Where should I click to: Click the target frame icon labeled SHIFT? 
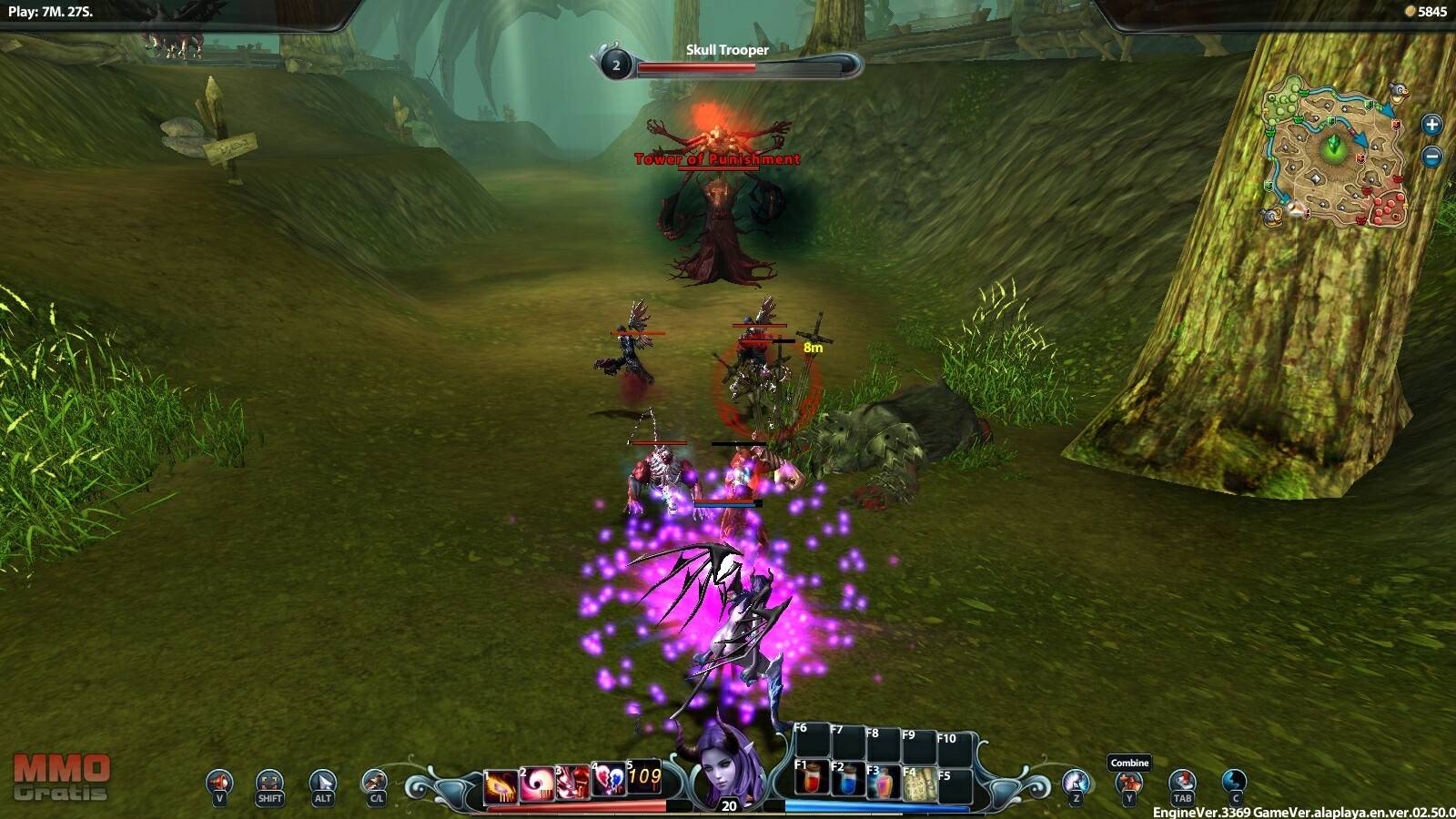(269, 783)
